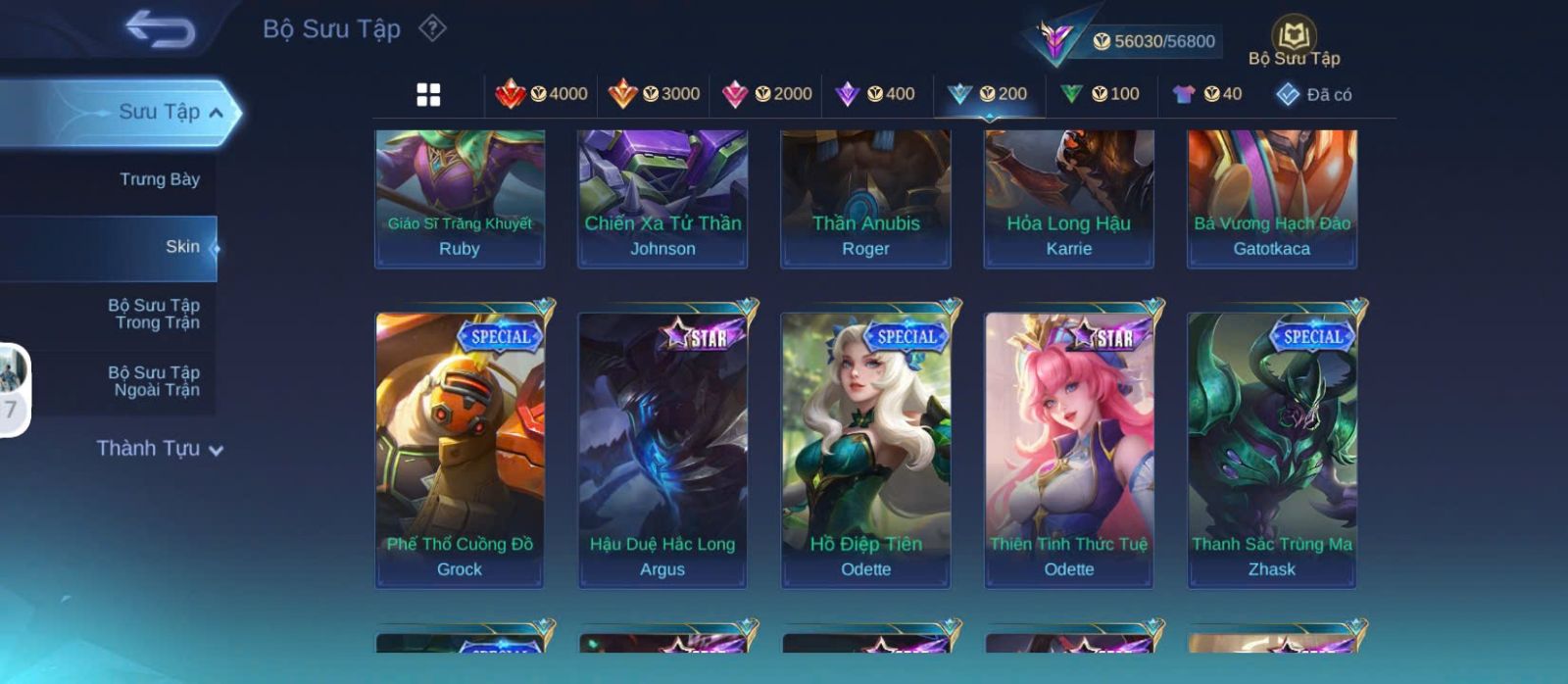Collapse the Sưu Tập menu section
The width and height of the screenshot is (1568, 684).
coord(216,113)
